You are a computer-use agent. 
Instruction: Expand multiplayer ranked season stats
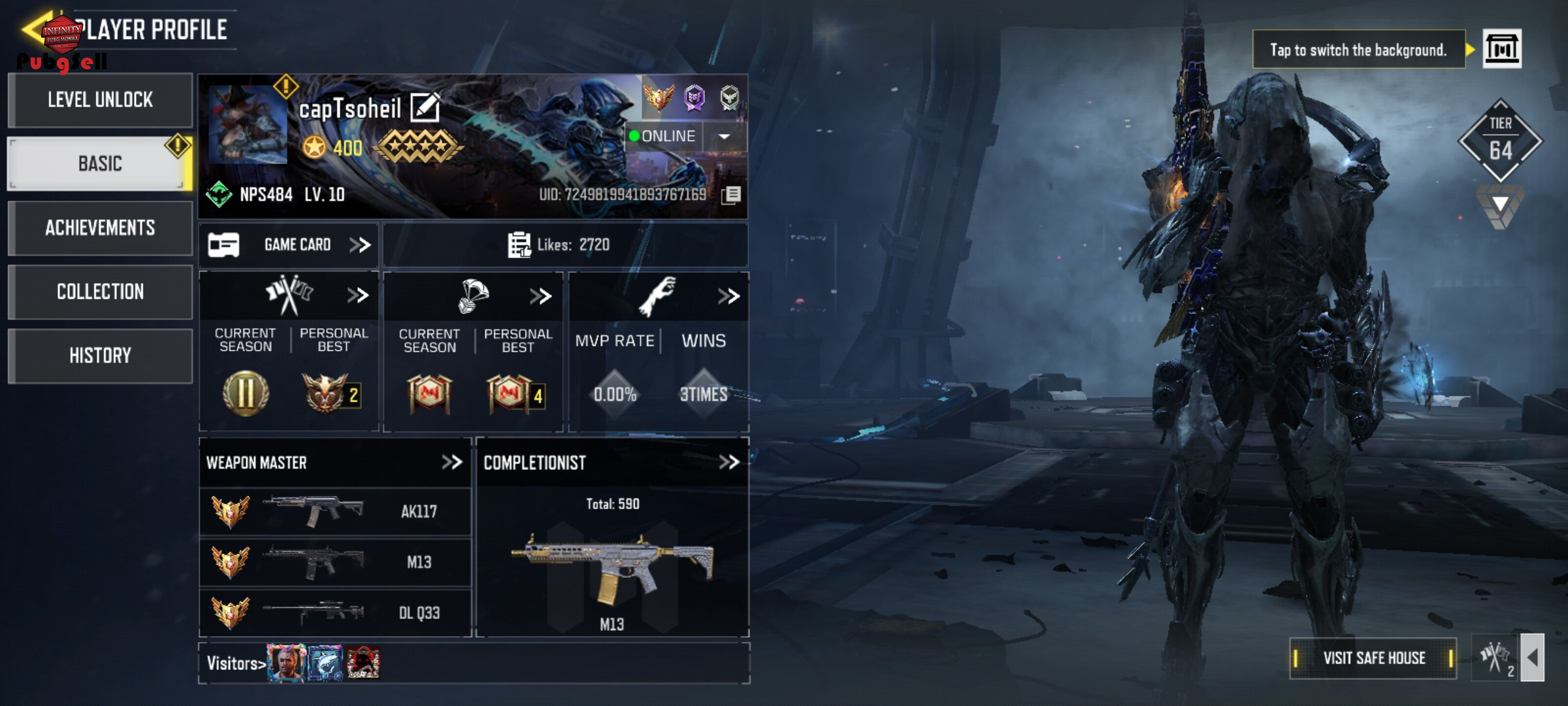[x=357, y=295]
